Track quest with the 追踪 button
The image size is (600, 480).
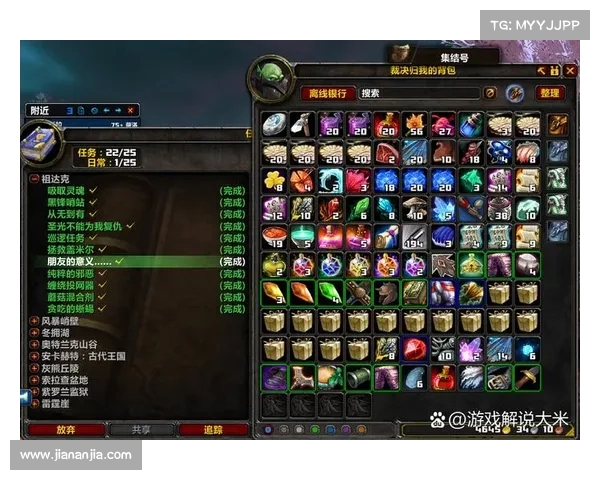[214, 429]
